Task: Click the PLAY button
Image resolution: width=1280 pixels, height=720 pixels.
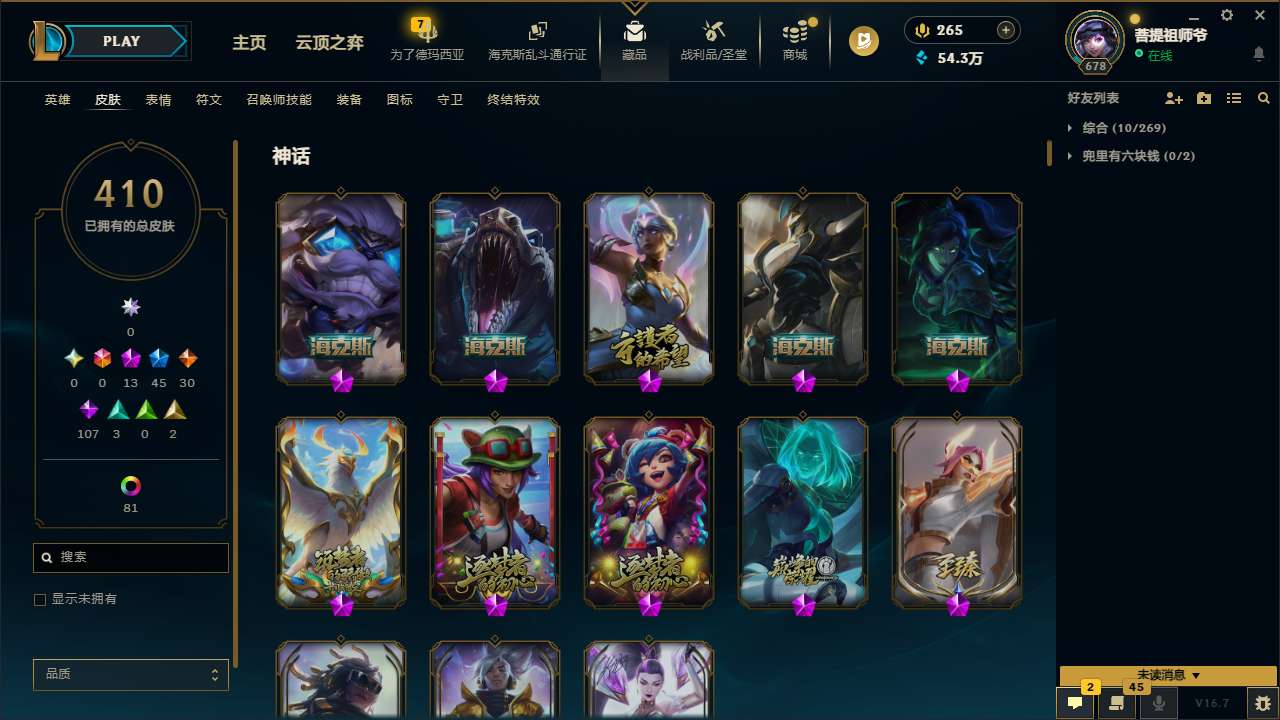Action: coord(121,41)
